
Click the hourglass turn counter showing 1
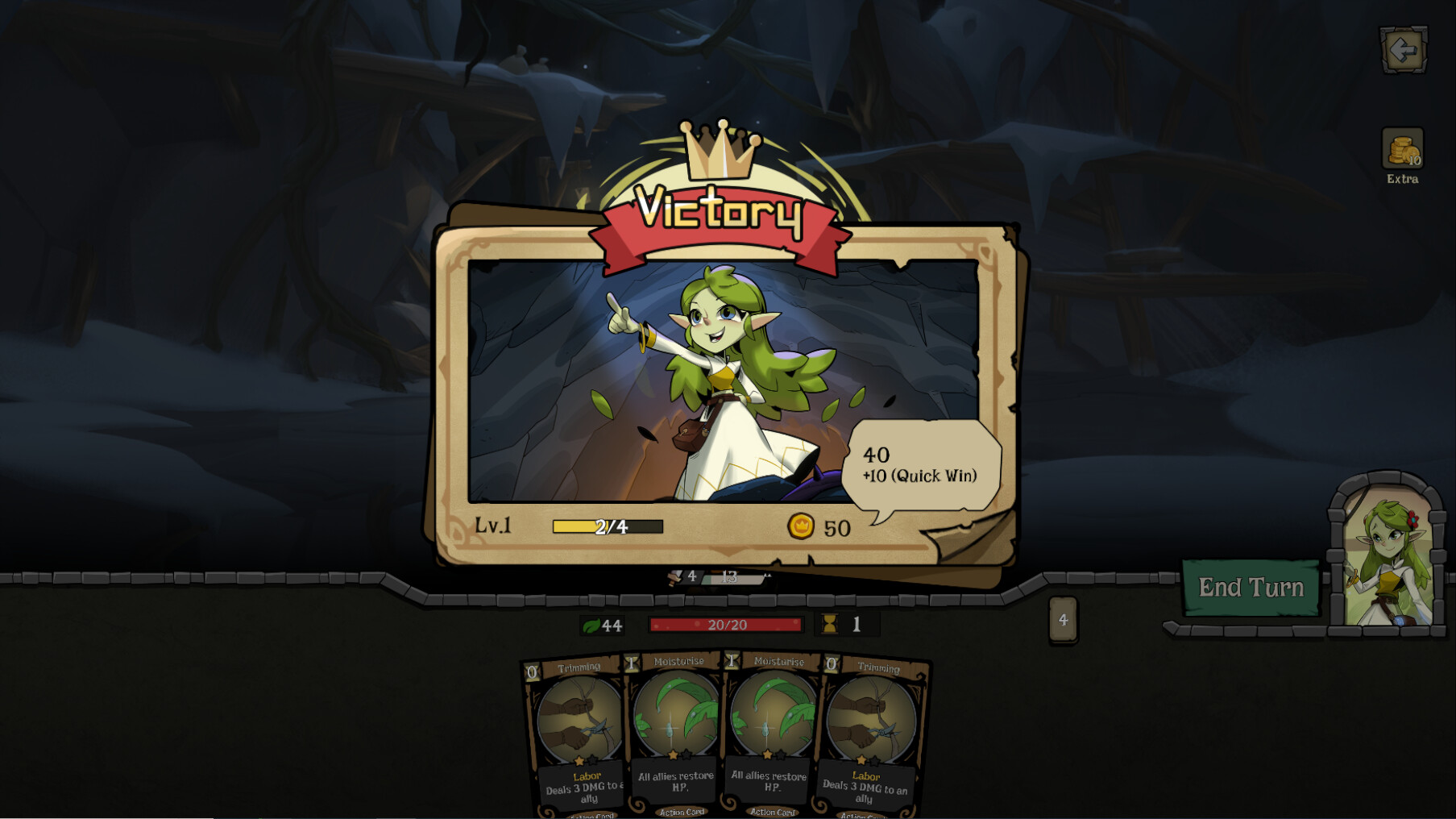pyautogui.click(x=830, y=625)
